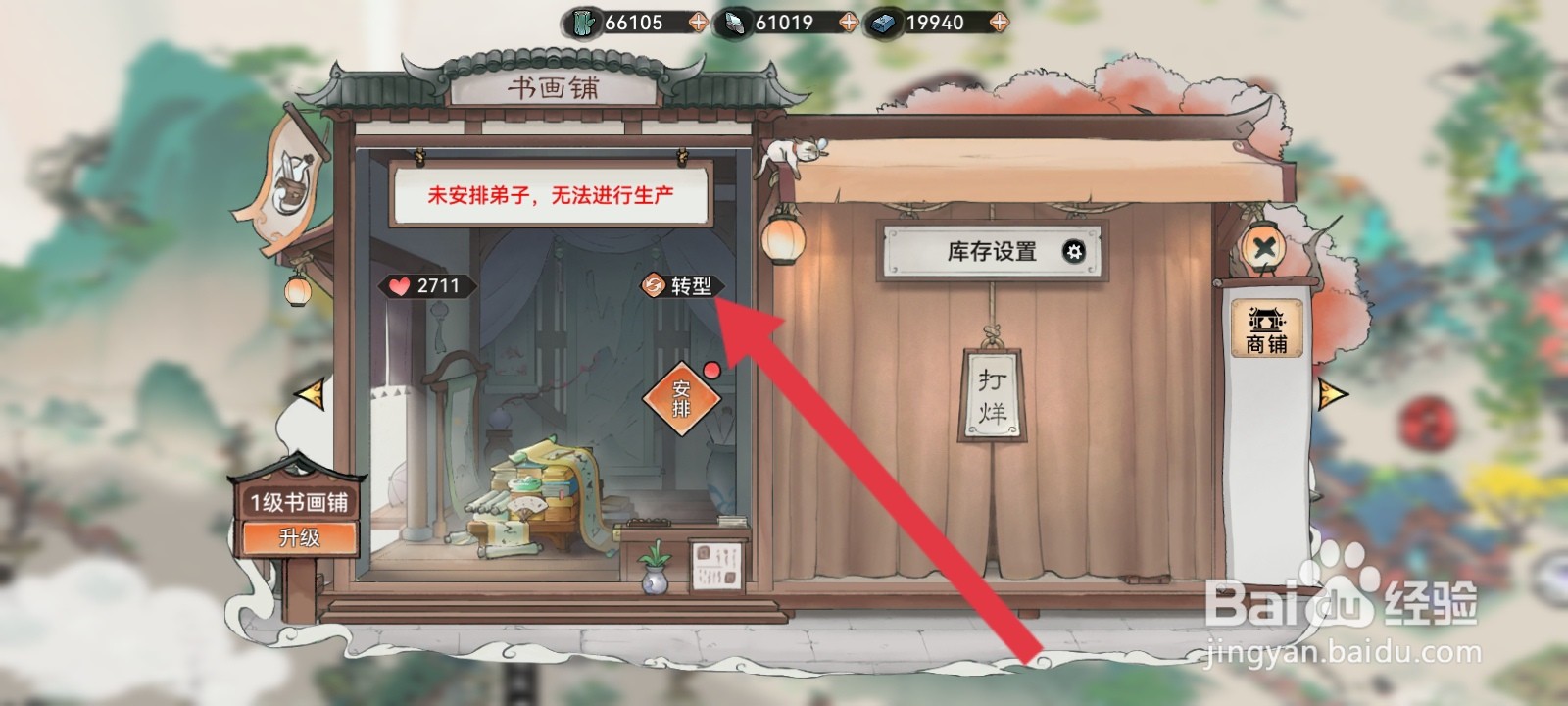The width and height of the screenshot is (1568, 706).
Task: Click the plus icon beside wood count 66105
Action: pos(698,22)
